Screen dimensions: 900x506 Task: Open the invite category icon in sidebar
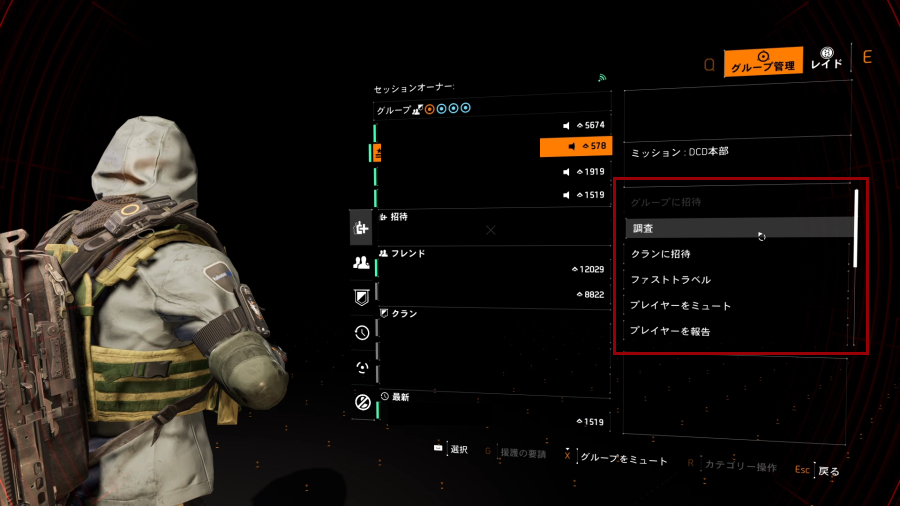[362, 229]
